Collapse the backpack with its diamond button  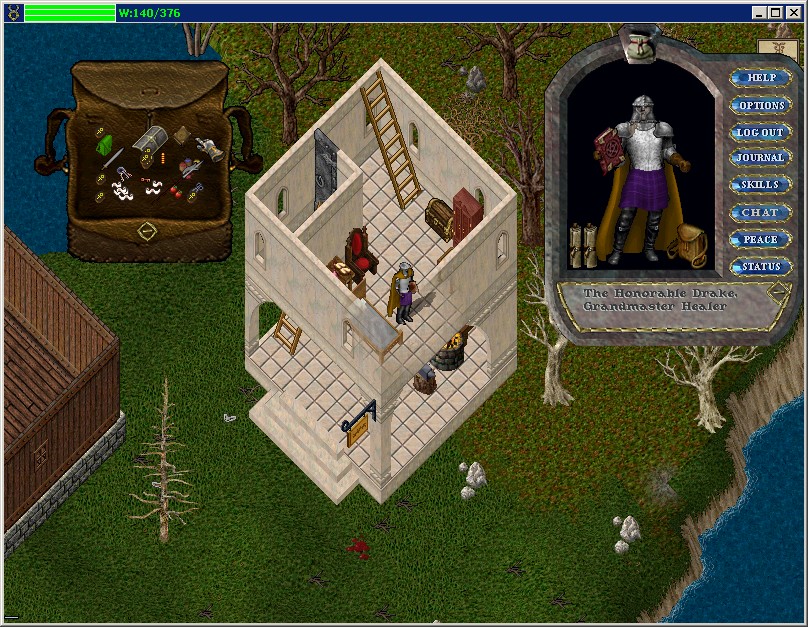[146, 231]
